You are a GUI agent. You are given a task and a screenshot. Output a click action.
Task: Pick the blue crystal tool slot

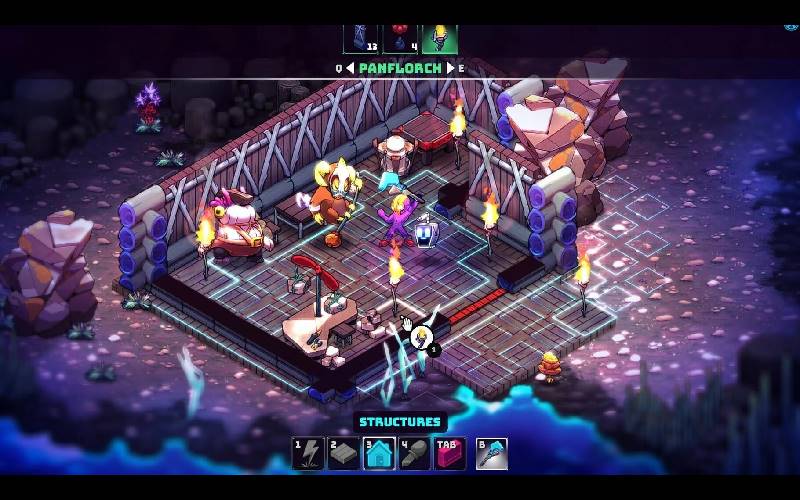click(492, 454)
